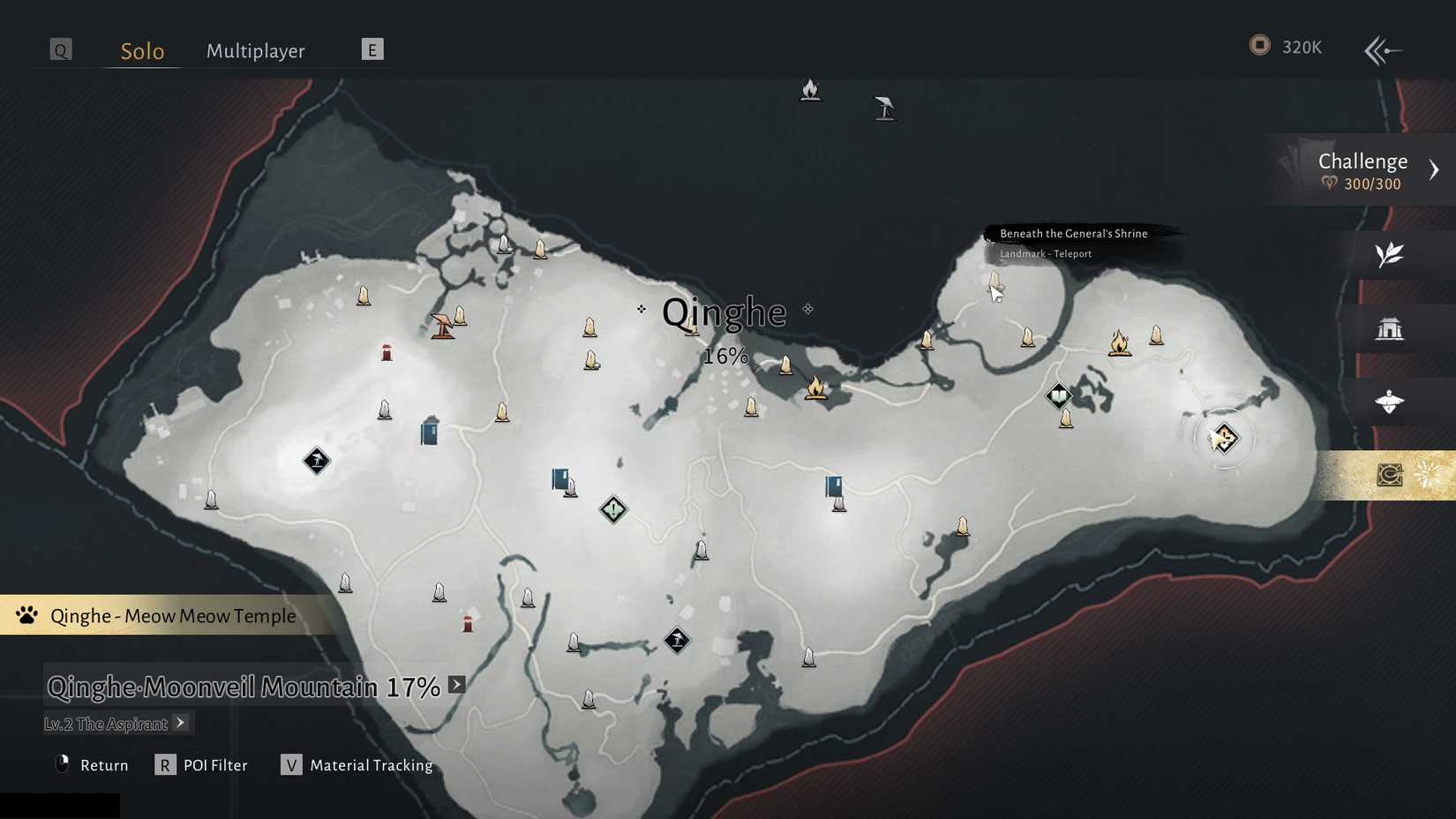Open Material Tracking
The image size is (1456, 819).
click(356, 765)
